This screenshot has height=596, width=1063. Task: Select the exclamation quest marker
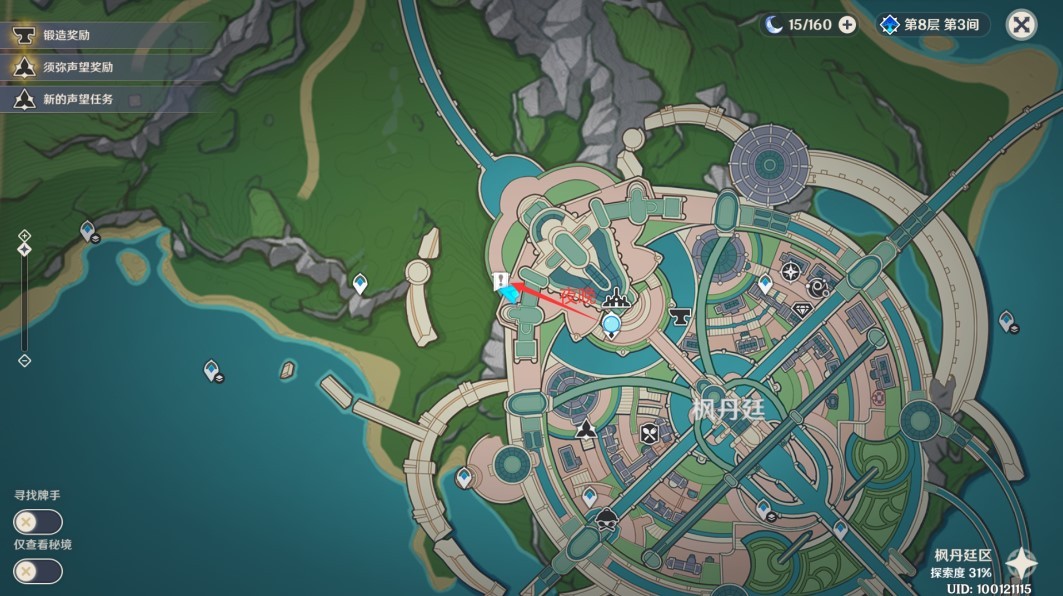tap(499, 281)
